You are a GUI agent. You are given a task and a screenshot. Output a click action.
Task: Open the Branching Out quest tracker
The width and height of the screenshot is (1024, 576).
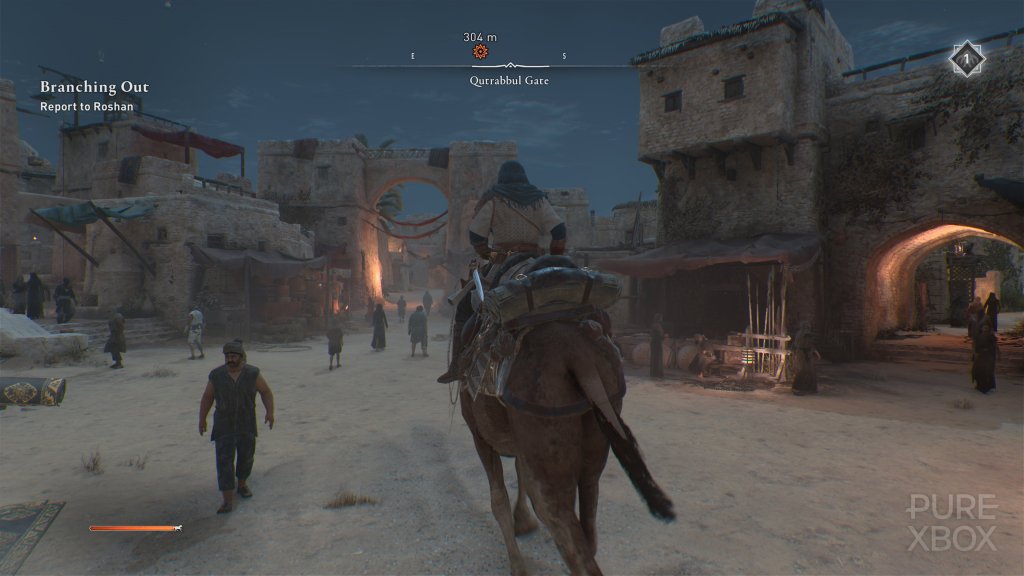(94, 87)
